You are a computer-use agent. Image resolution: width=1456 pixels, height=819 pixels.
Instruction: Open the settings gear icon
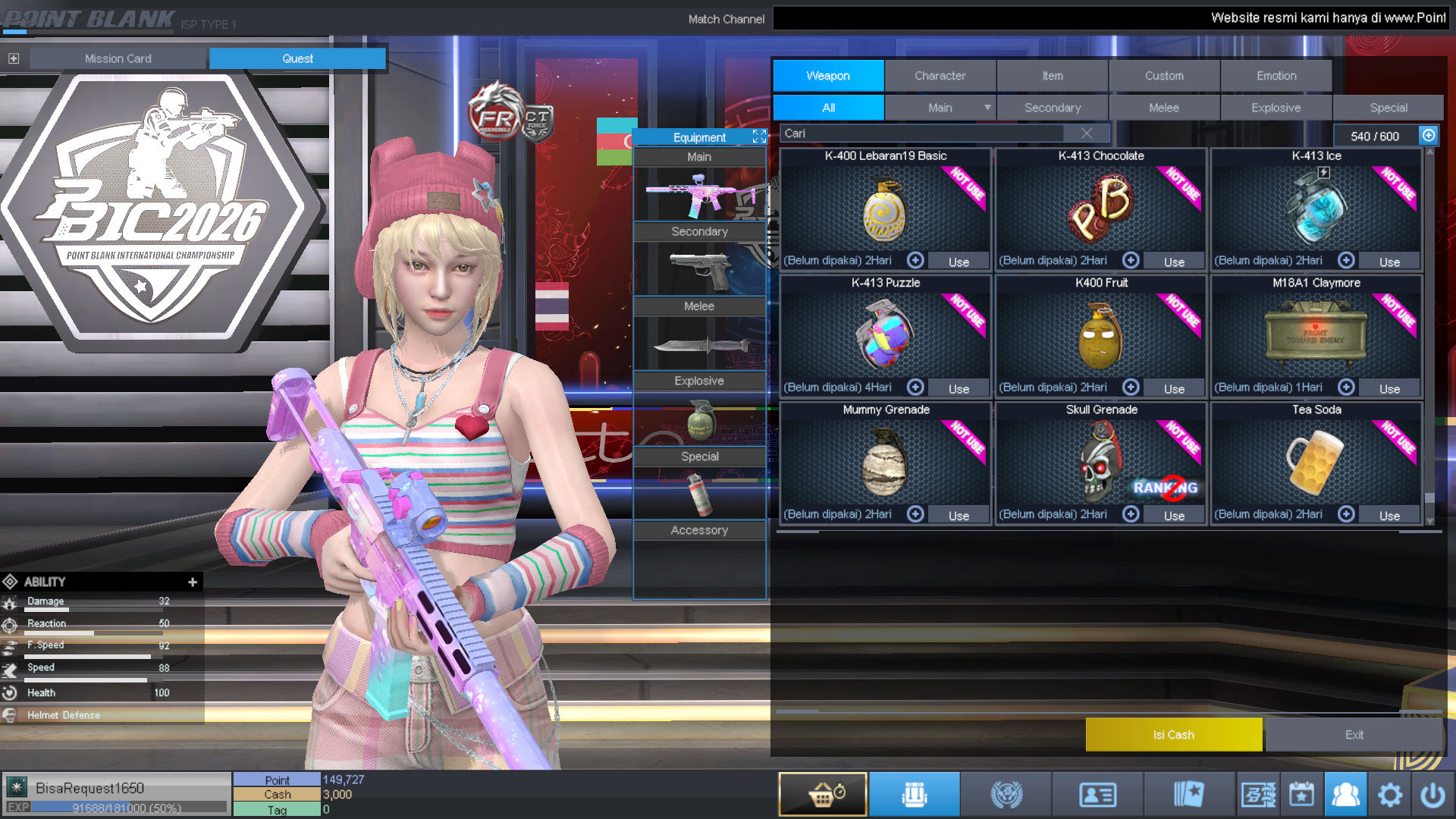click(x=1390, y=794)
